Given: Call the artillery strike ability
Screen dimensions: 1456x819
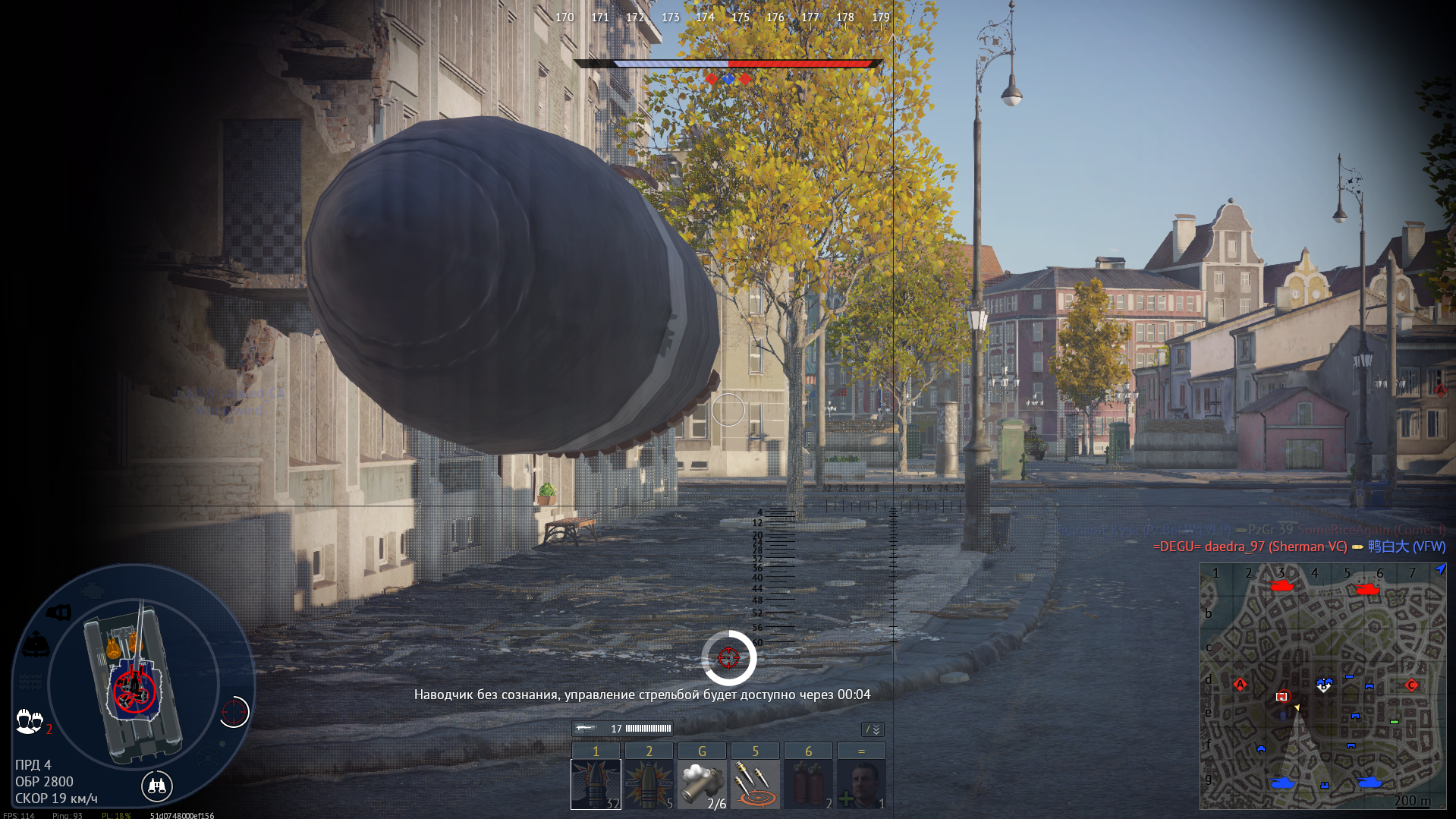Looking at the screenshot, I should pos(755,784).
